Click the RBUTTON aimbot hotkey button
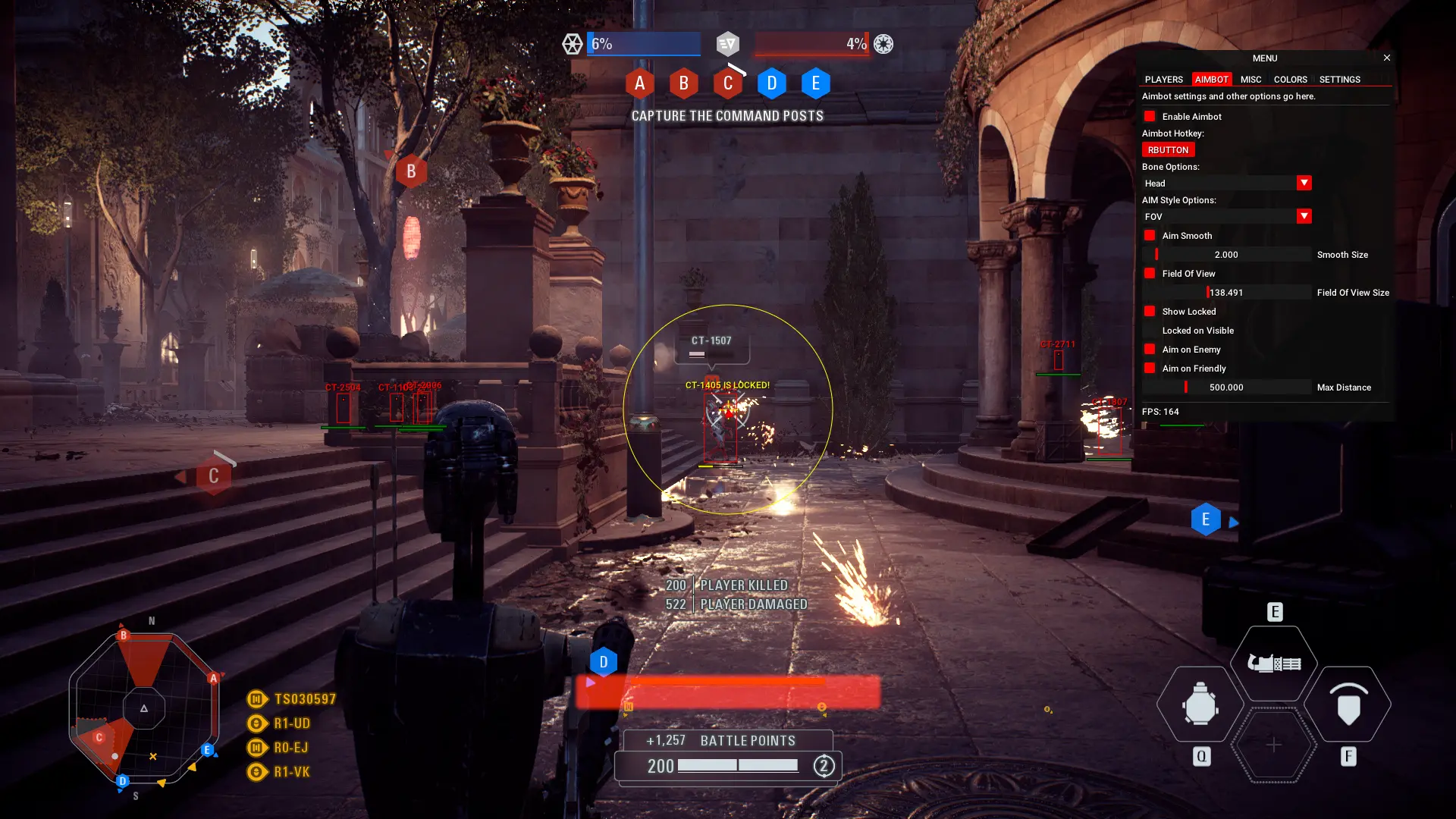Screen dimensions: 1456x819 [1168, 149]
